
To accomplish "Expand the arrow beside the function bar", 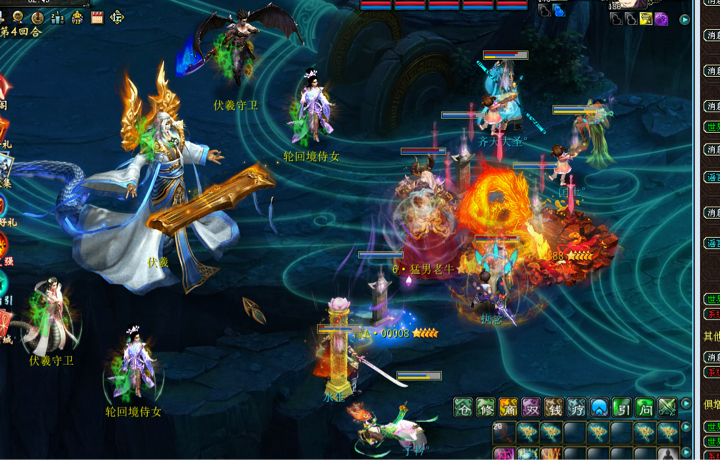I will coord(686,405).
